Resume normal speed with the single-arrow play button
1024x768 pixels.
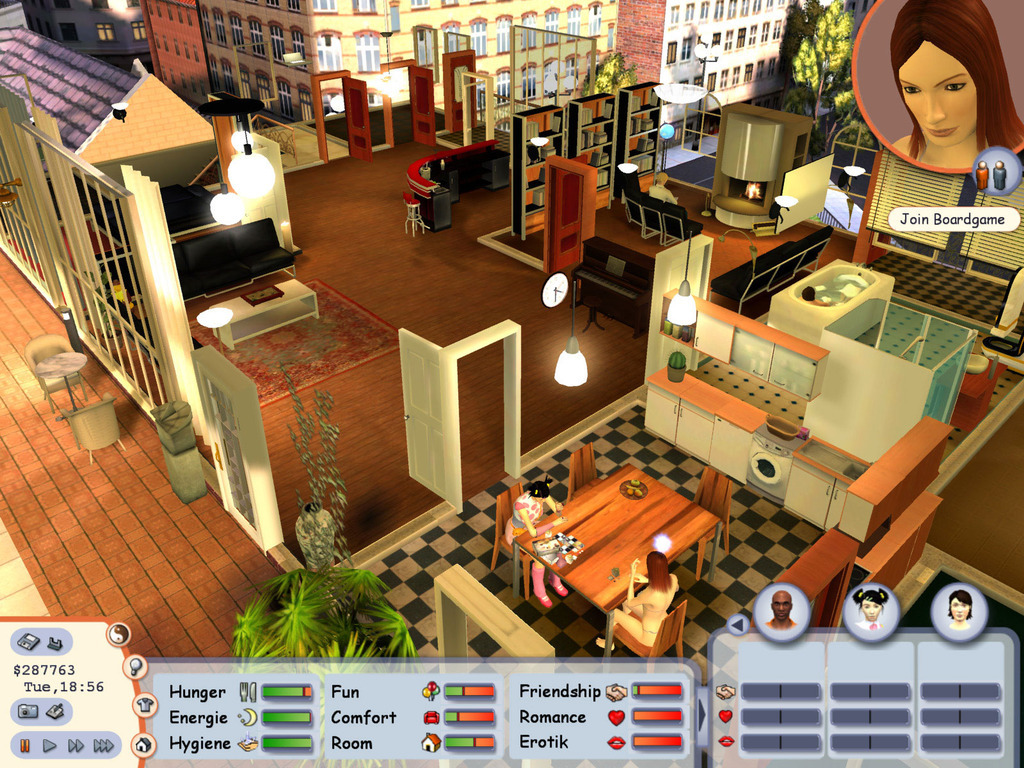pos(50,745)
